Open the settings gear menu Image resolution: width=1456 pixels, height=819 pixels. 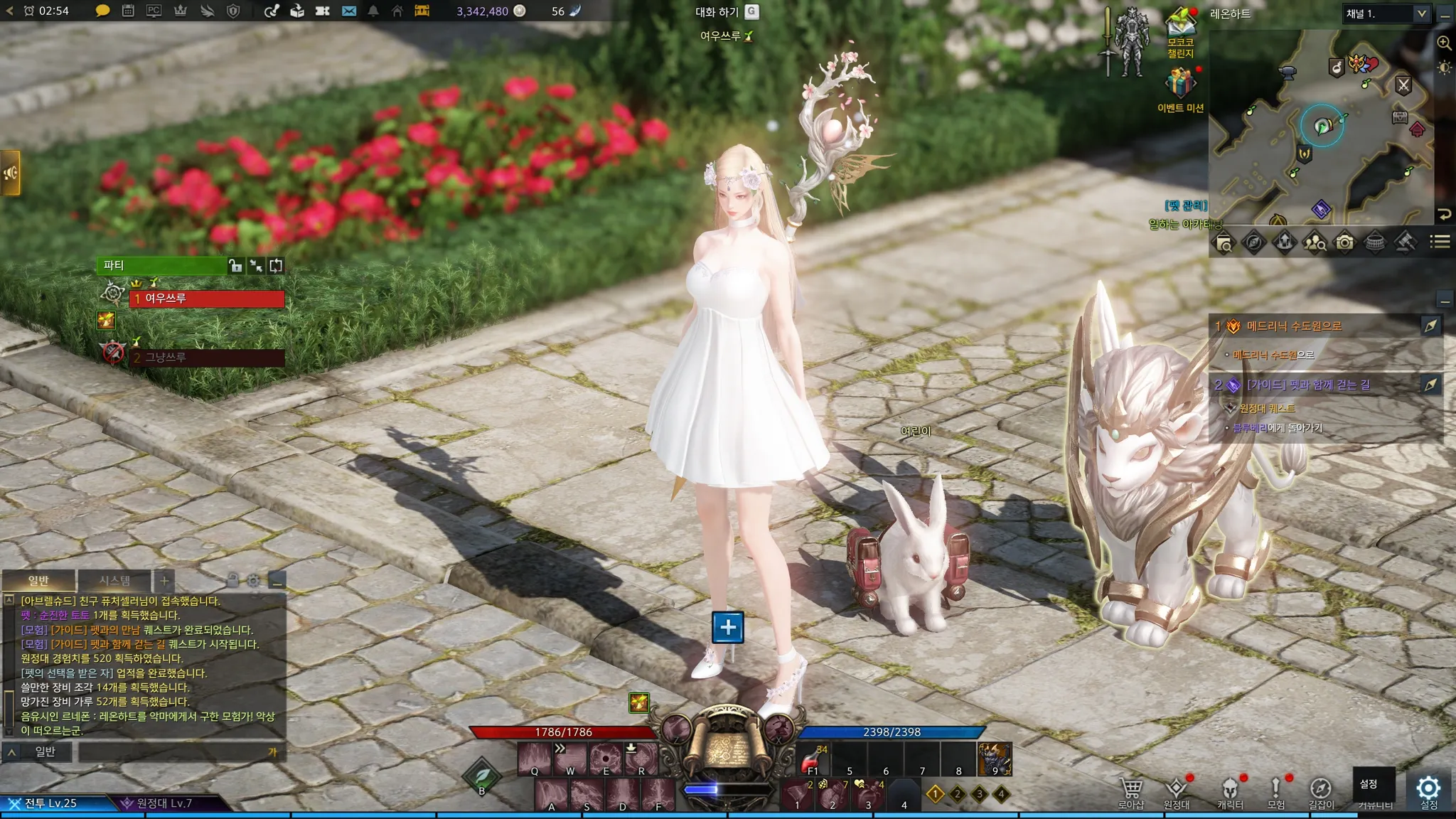[1428, 788]
